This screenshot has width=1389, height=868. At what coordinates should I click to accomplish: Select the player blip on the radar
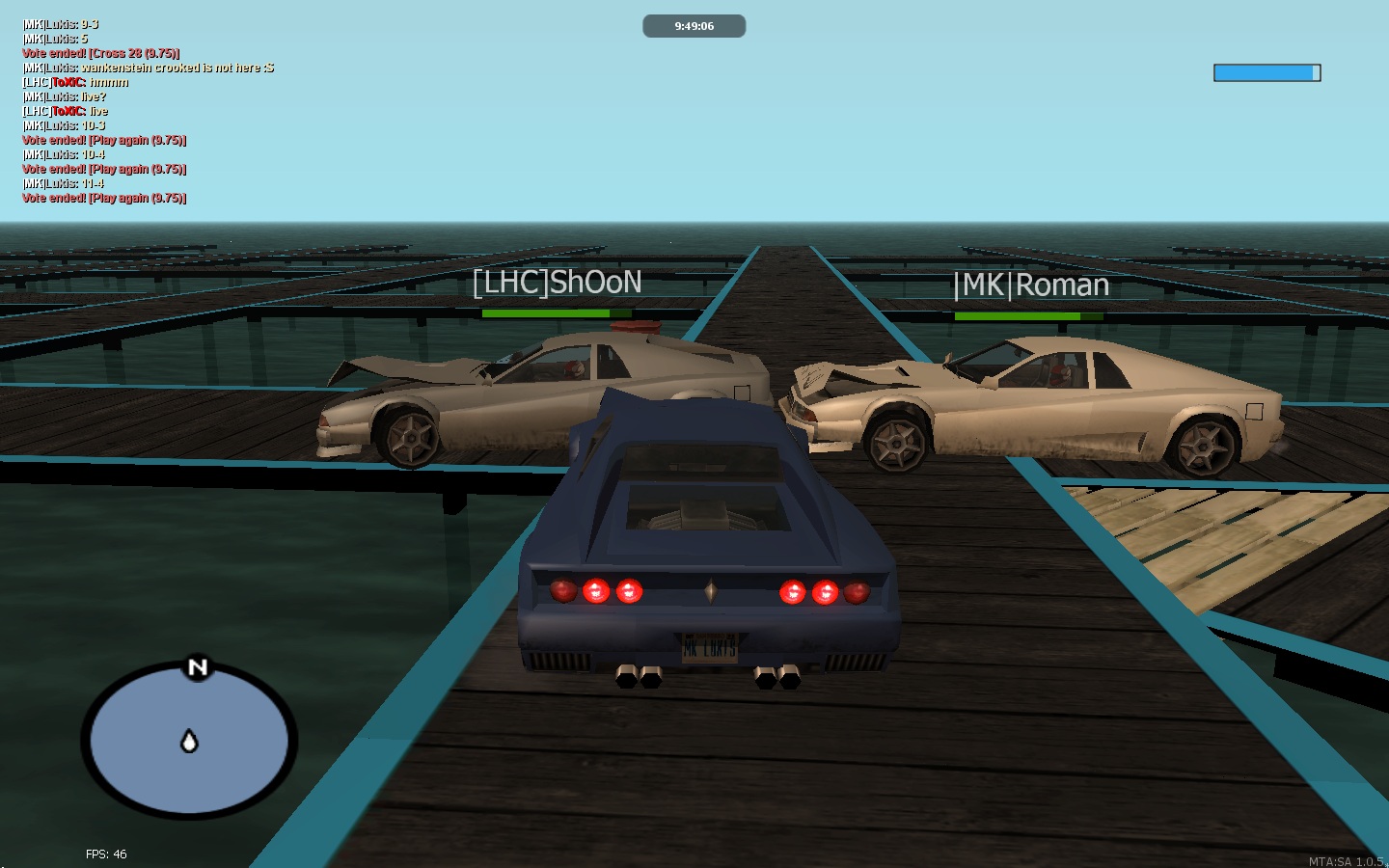(x=190, y=741)
